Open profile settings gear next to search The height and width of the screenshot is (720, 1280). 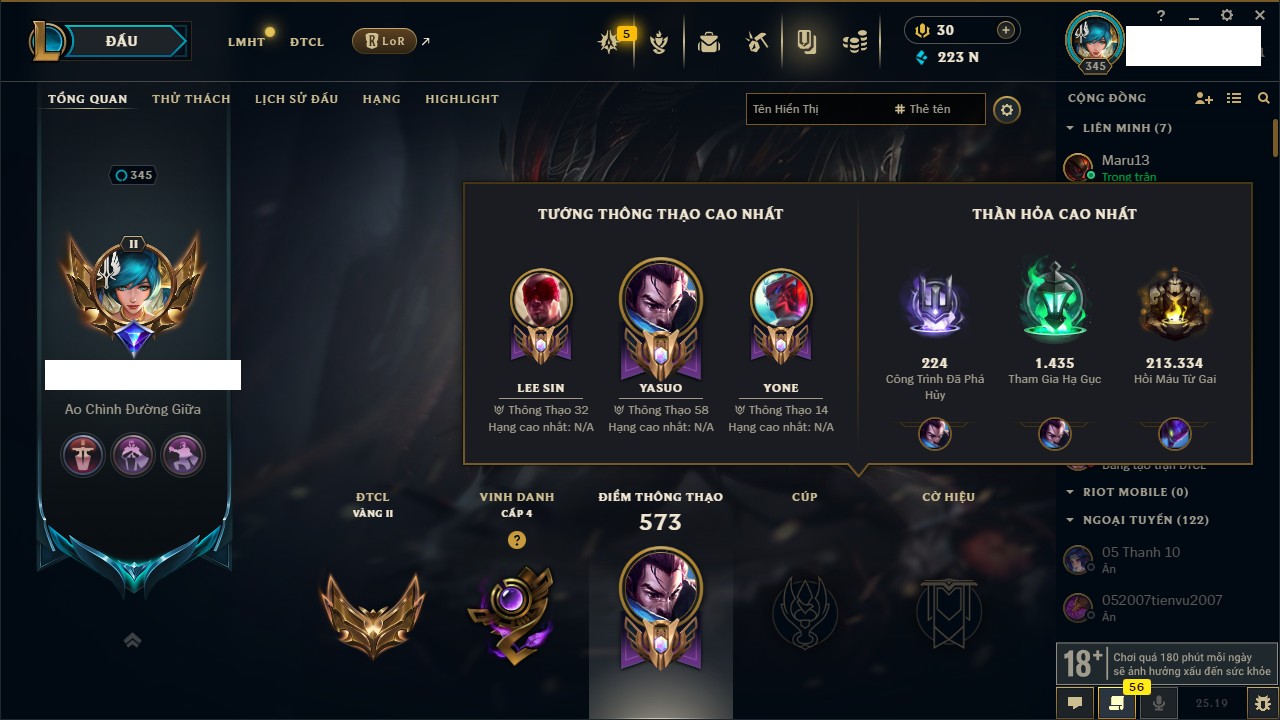pyautogui.click(x=1007, y=109)
